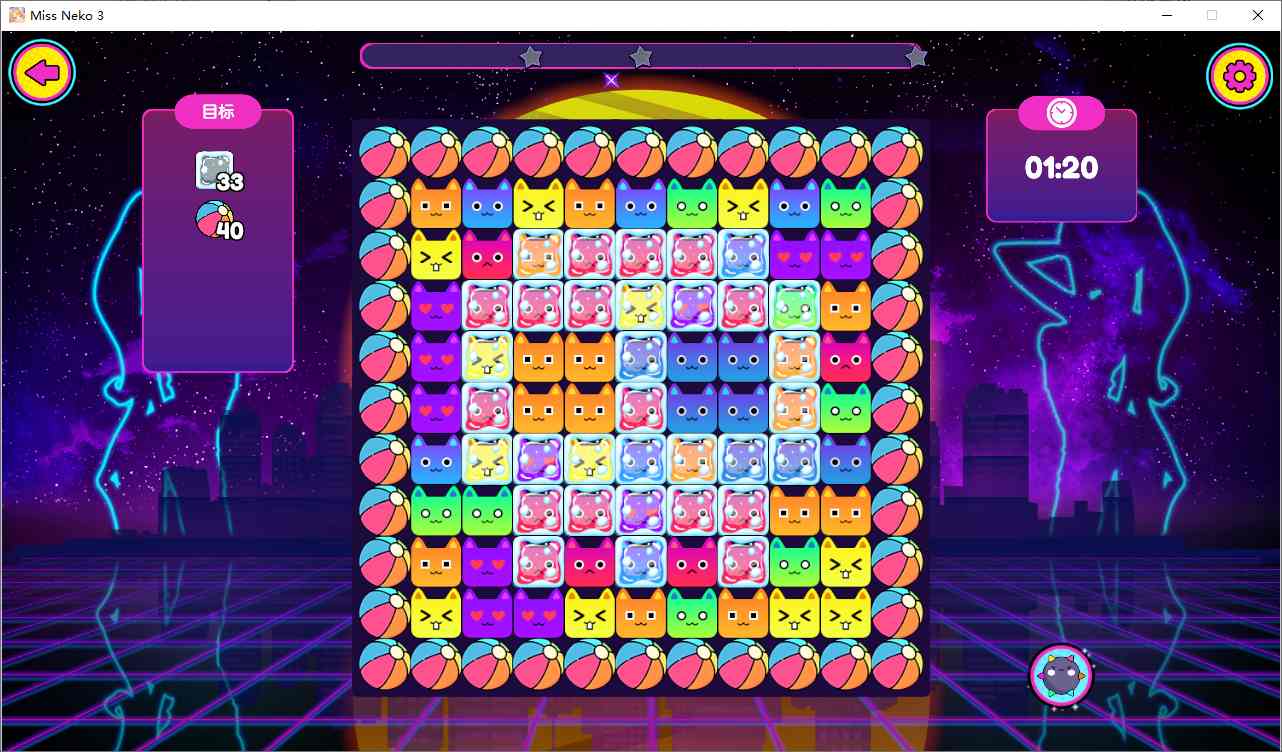This screenshot has width=1282, height=752.
Task: Select the frozen green cat tile
Action: pyautogui.click(x=794, y=306)
